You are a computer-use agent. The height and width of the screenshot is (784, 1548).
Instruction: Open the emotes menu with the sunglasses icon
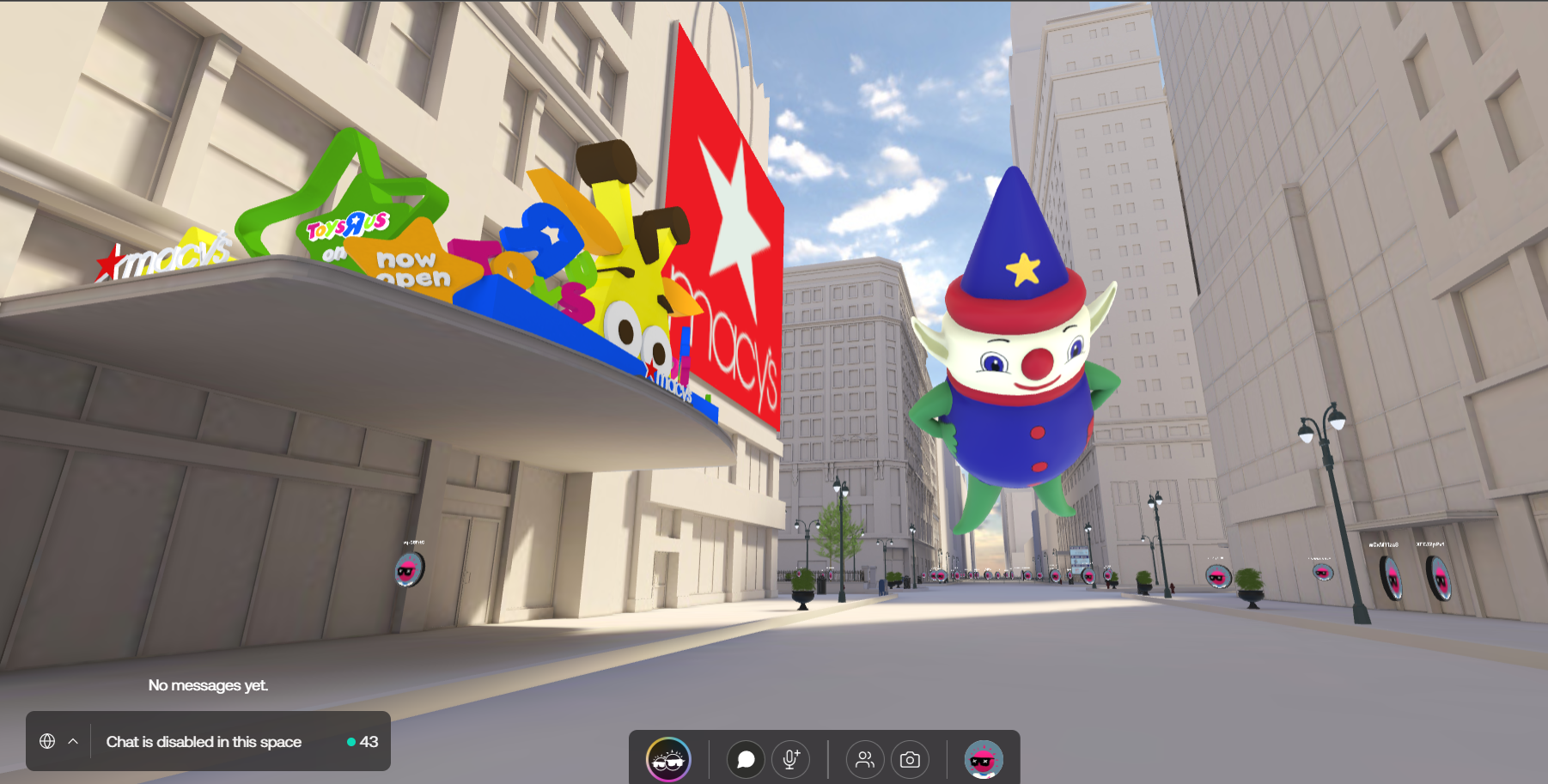[x=671, y=758]
